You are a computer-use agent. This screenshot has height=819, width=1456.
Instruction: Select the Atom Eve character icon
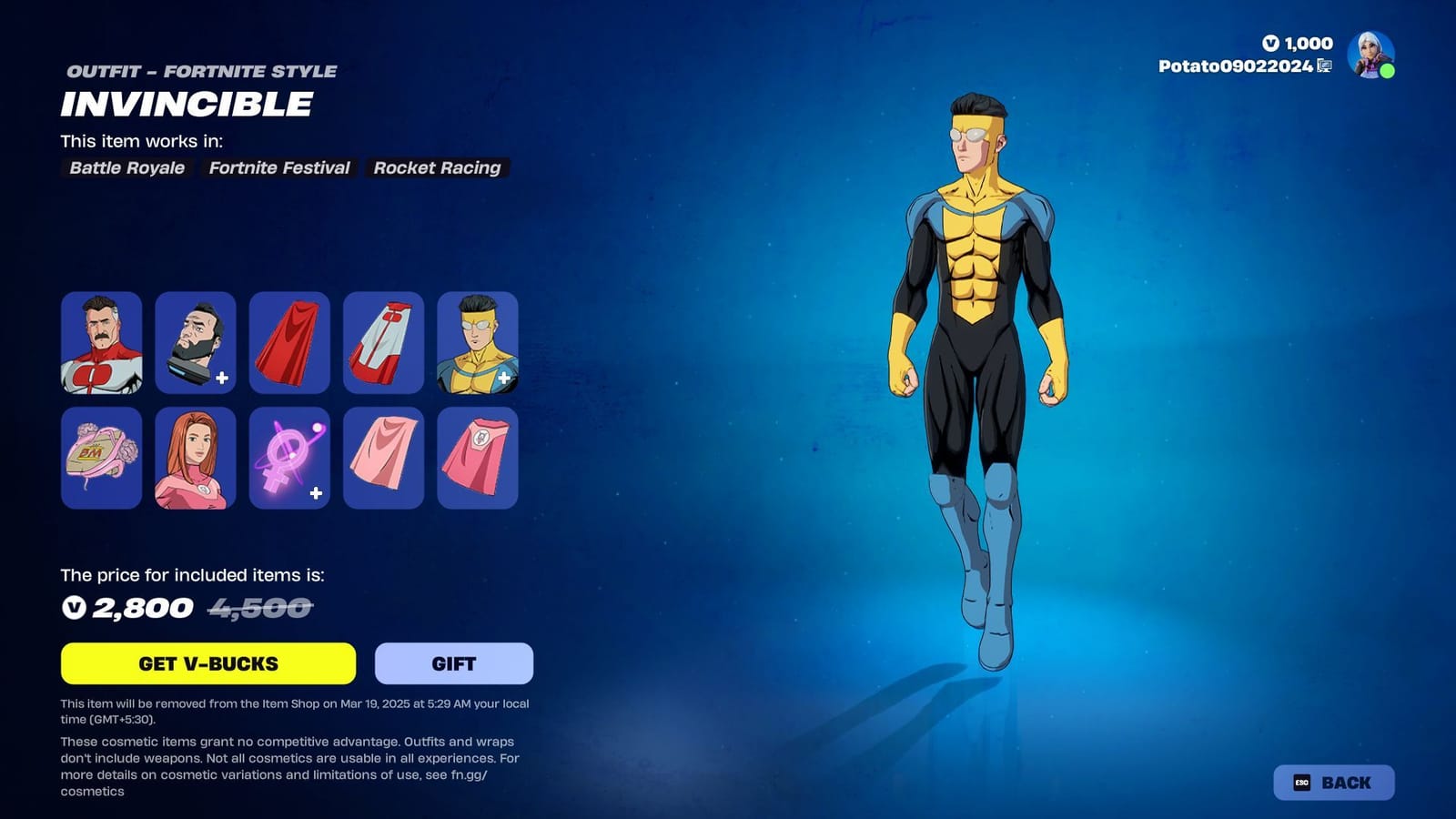coord(196,458)
